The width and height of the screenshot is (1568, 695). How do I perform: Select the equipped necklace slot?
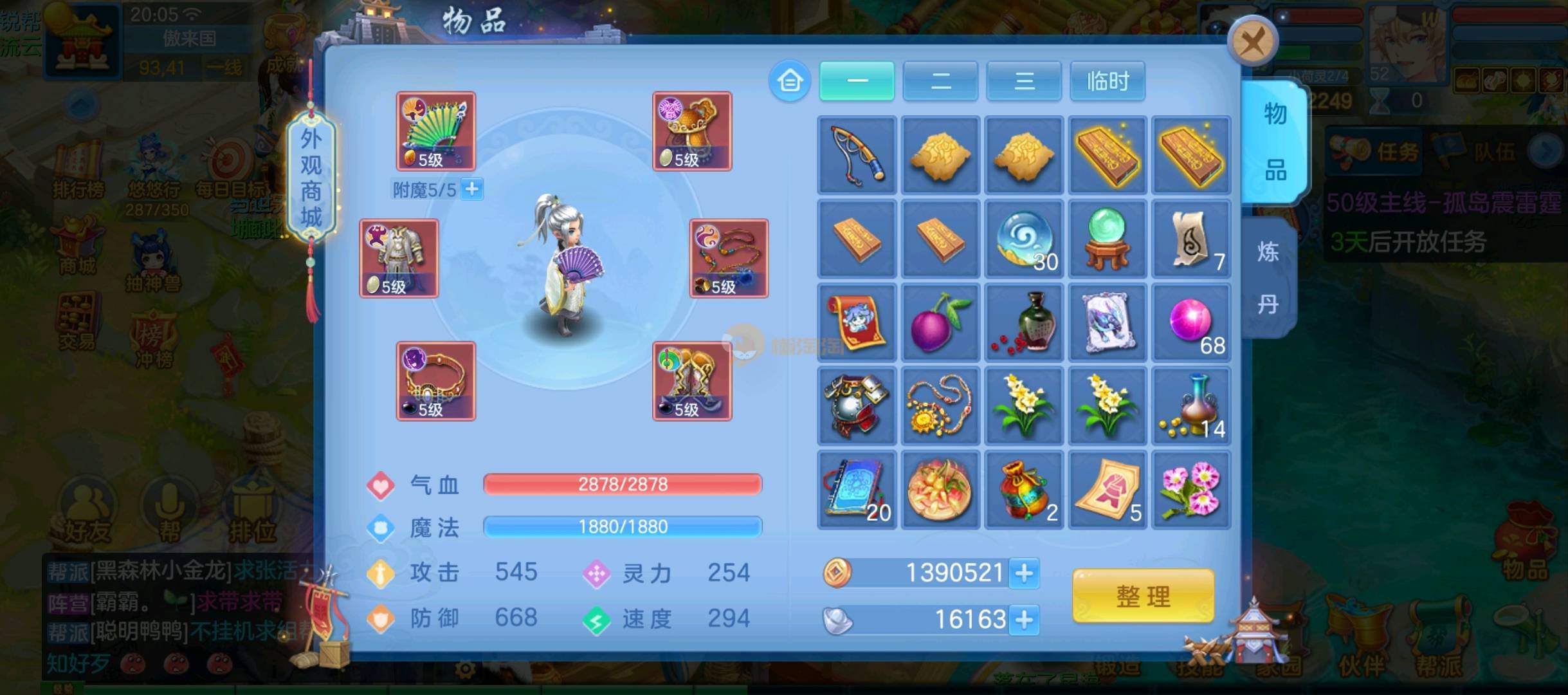point(729,258)
